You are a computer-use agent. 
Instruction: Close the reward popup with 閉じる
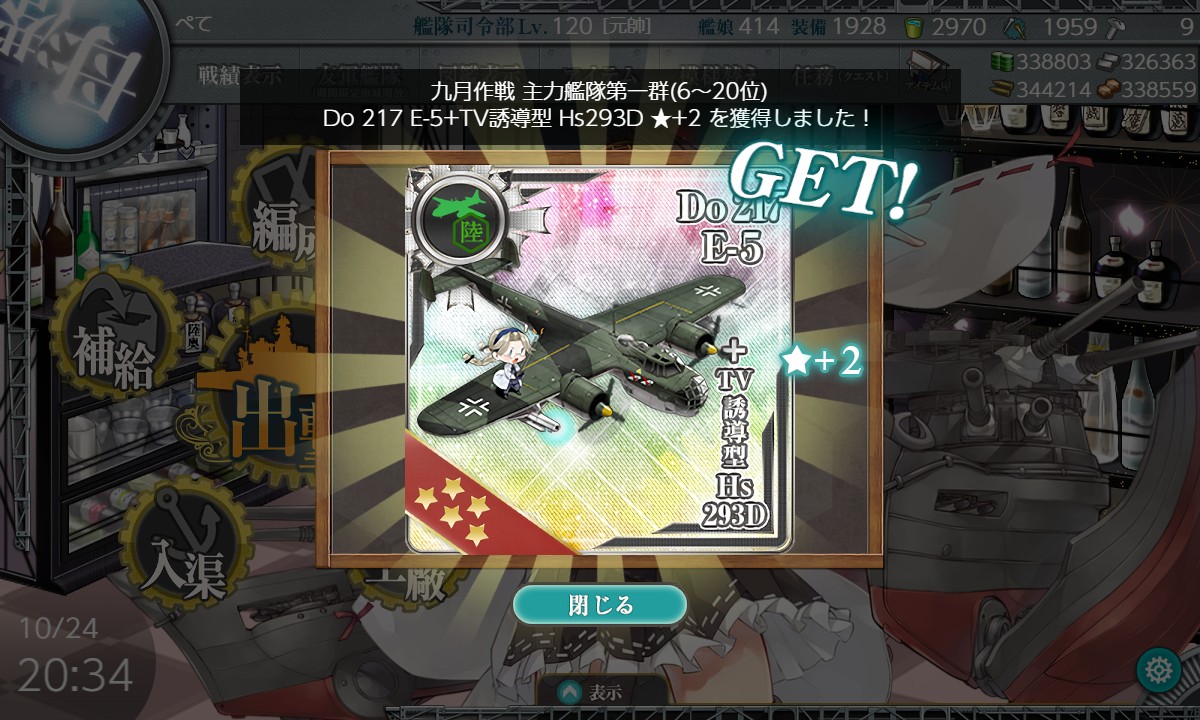point(600,605)
